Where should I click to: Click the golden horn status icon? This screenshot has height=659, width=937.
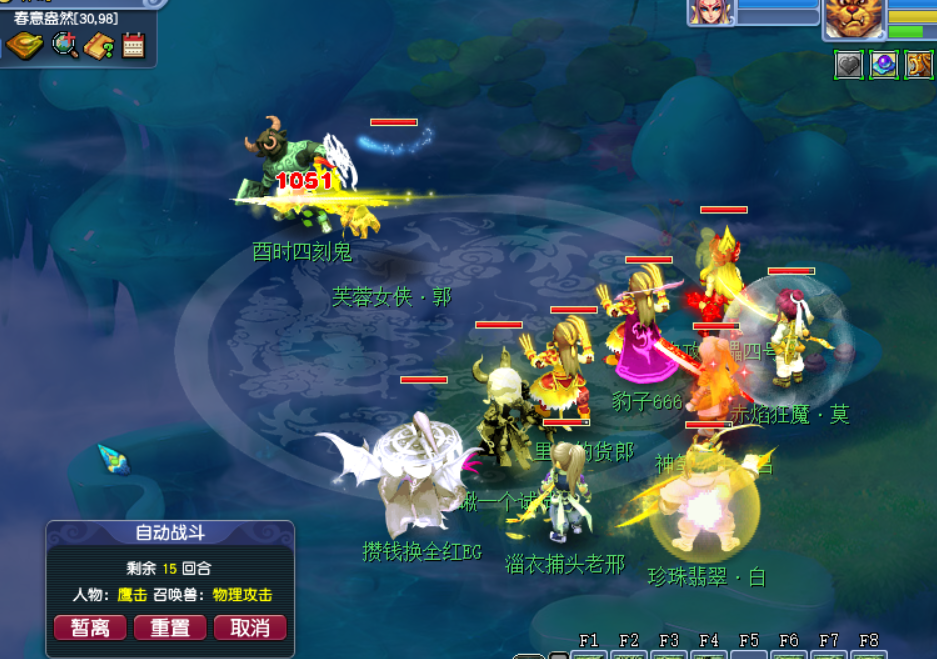pyautogui.click(x=919, y=65)
